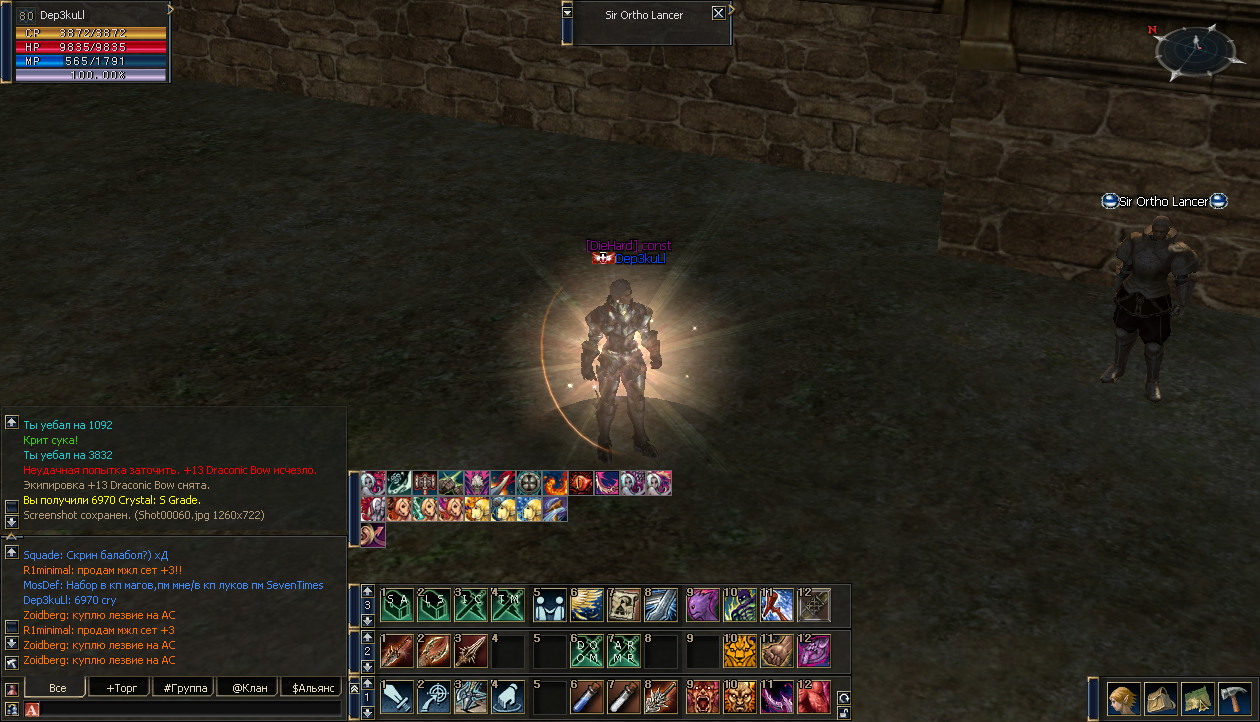Viewport: 1260px width, 722px height.
Task: Close the Sir Ortho Lancer target window
Action: tap(718, 13)
